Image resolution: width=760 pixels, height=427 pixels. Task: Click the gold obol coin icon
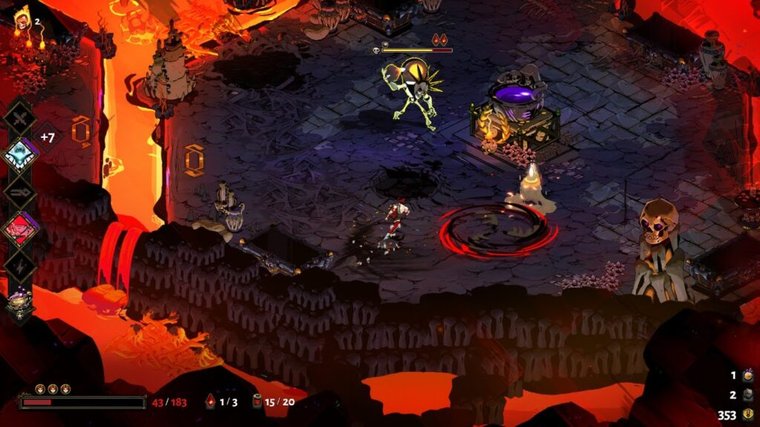point(746,414)
